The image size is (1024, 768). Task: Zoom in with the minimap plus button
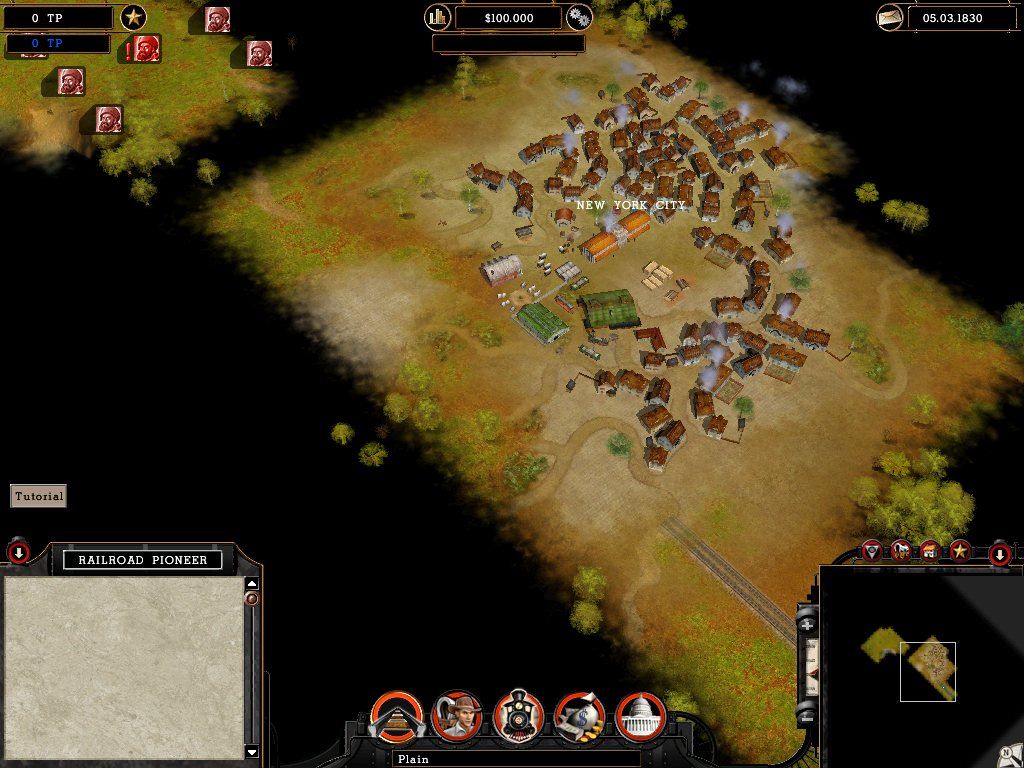coord(807,623)
